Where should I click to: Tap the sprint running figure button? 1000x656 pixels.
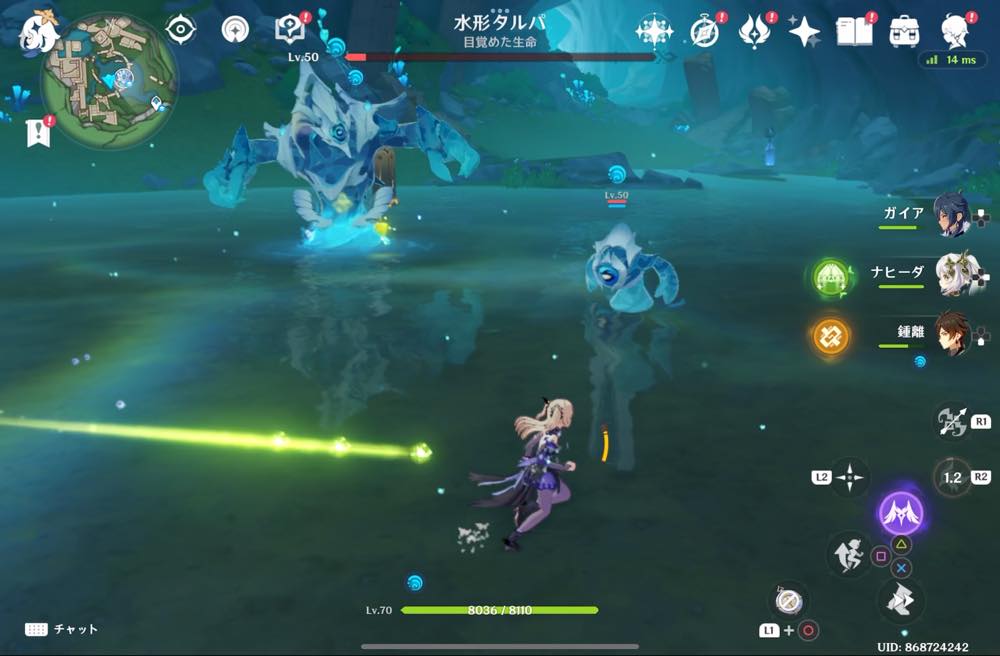click(847, 553)
